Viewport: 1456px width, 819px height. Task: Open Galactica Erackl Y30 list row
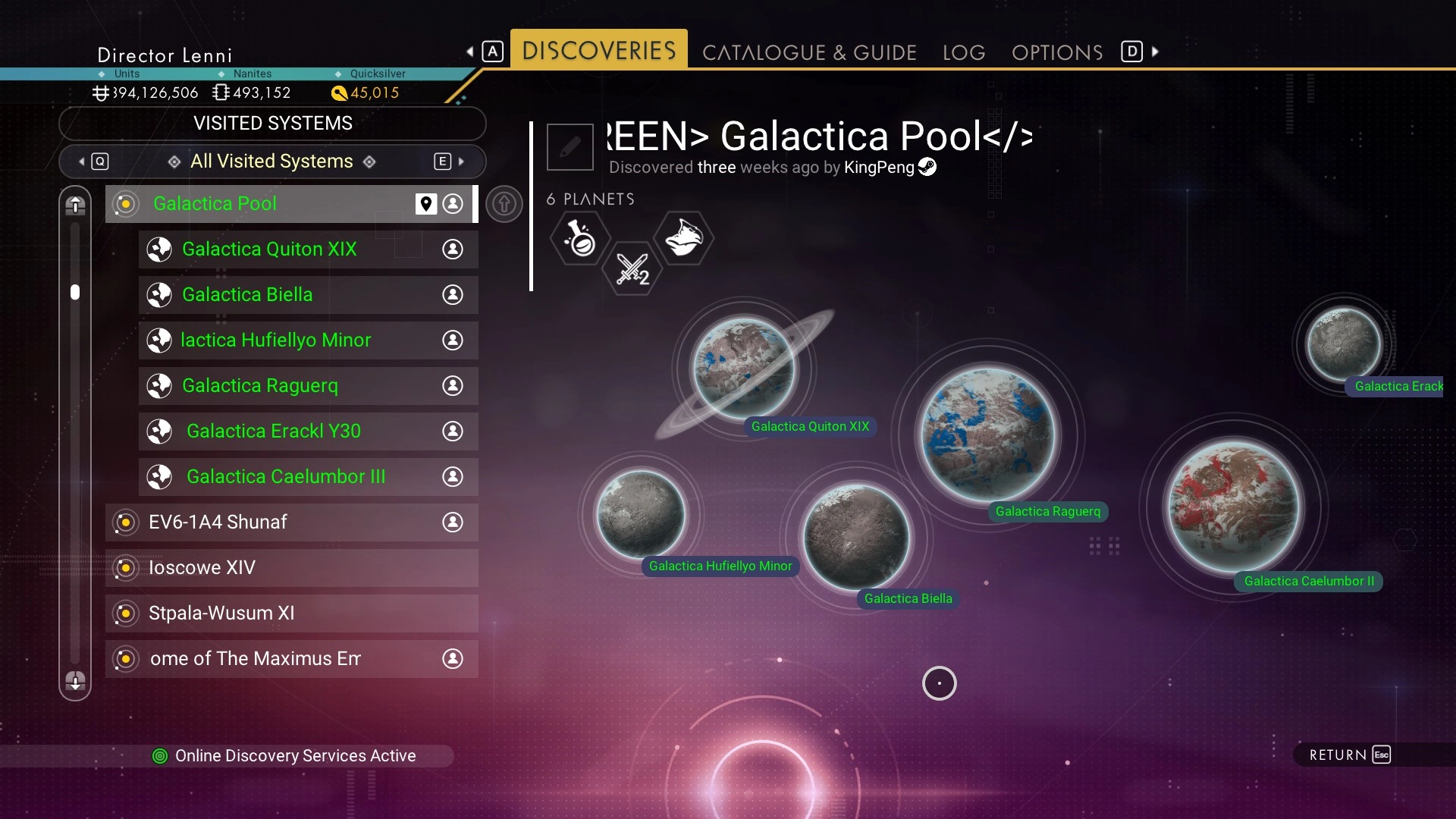(x=288, y=431)
